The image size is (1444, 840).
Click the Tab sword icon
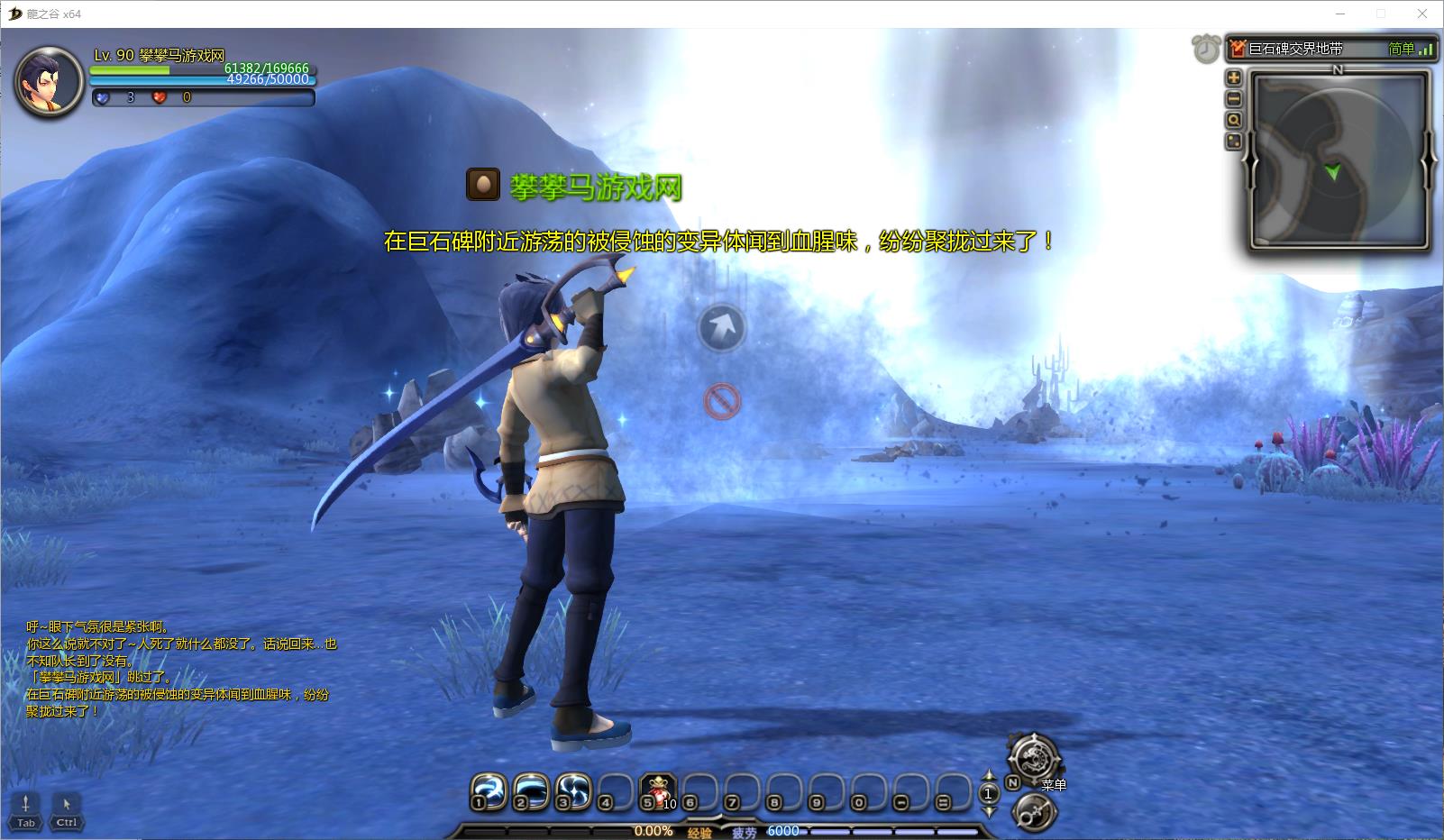(x=26, y=808)
